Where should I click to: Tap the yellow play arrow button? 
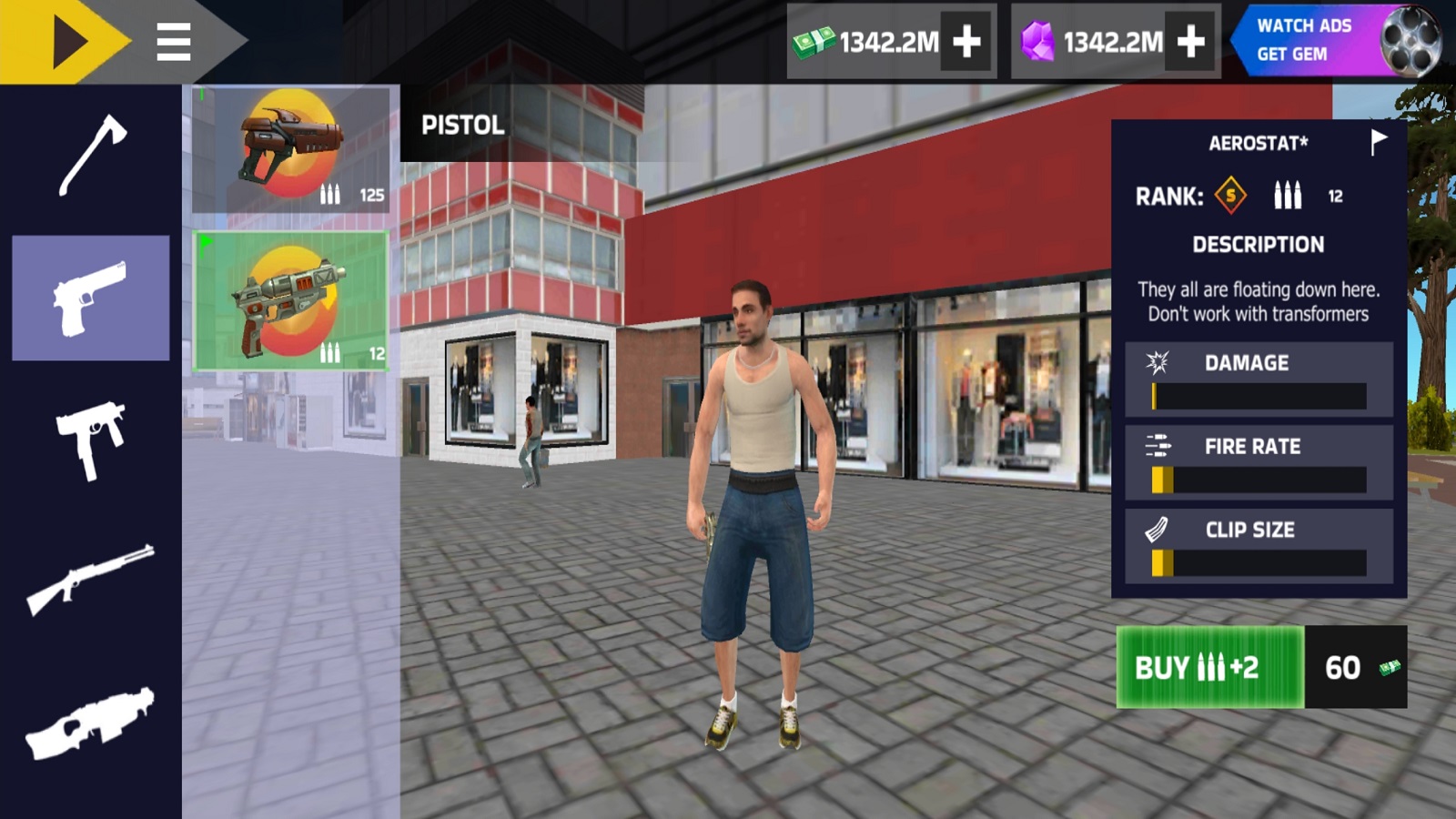coord(67,41)
